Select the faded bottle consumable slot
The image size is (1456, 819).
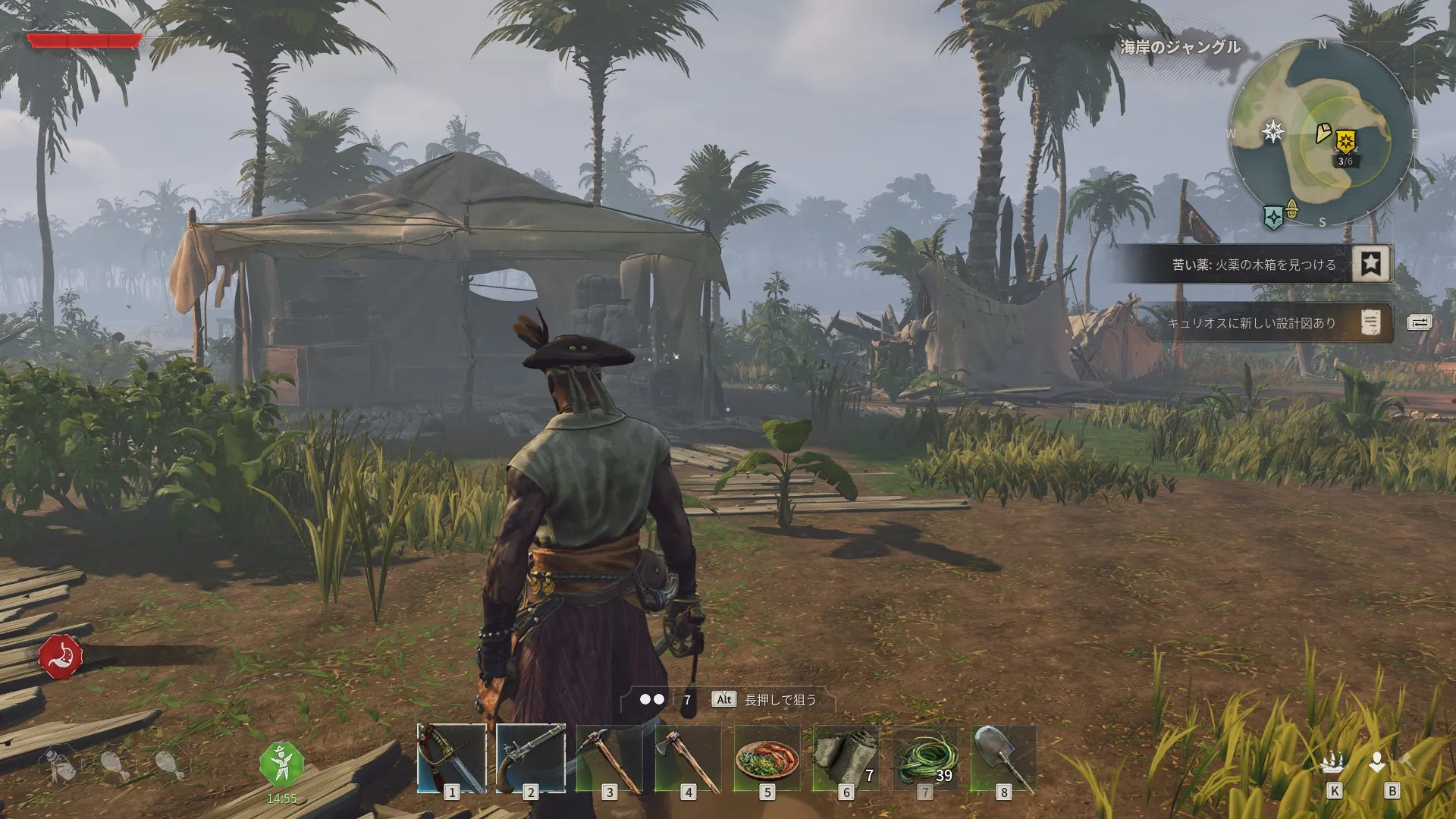click(62, 766)
